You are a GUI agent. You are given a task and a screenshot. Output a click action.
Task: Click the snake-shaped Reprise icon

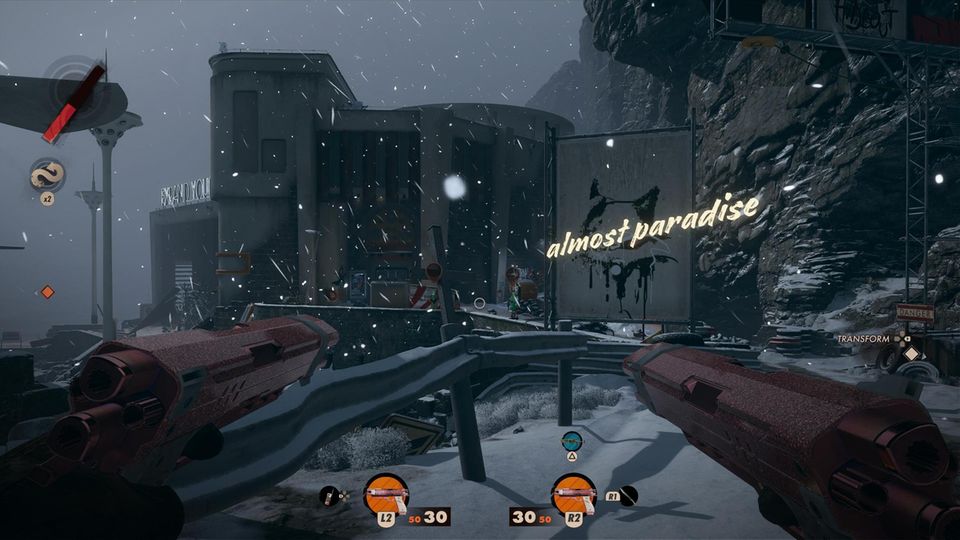coord(46,176)
